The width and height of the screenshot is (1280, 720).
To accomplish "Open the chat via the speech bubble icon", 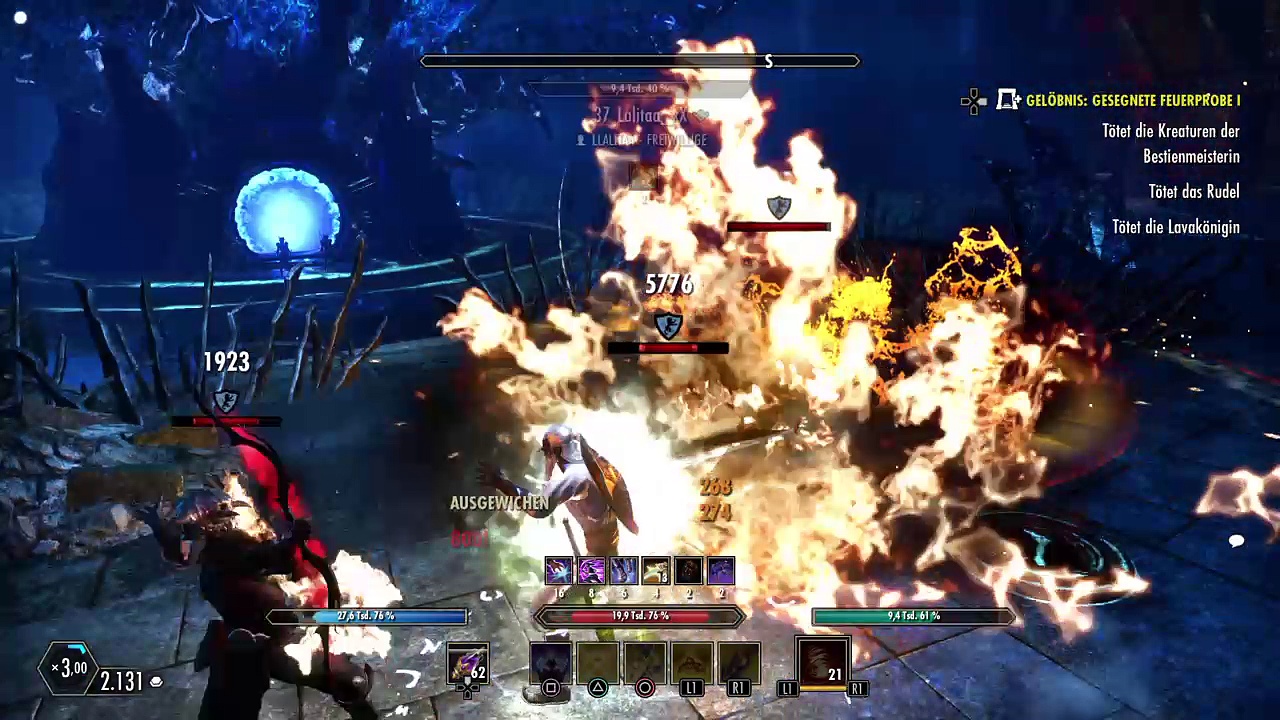I will [1236, 541].
